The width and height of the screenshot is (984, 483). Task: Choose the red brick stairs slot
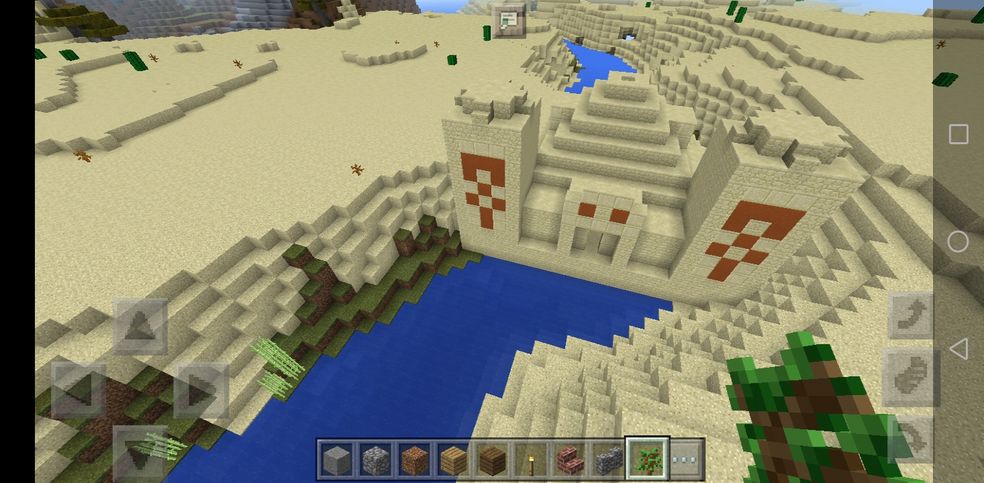569,459
